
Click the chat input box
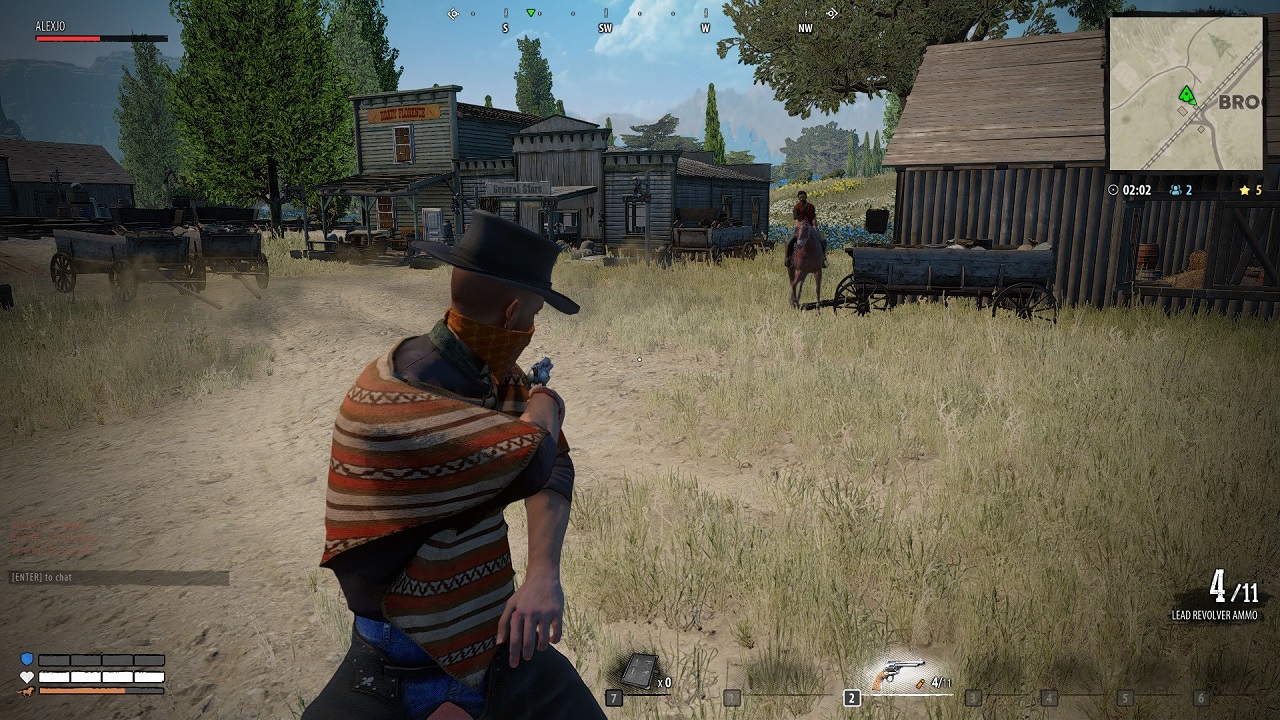click(x=119, y=577)
